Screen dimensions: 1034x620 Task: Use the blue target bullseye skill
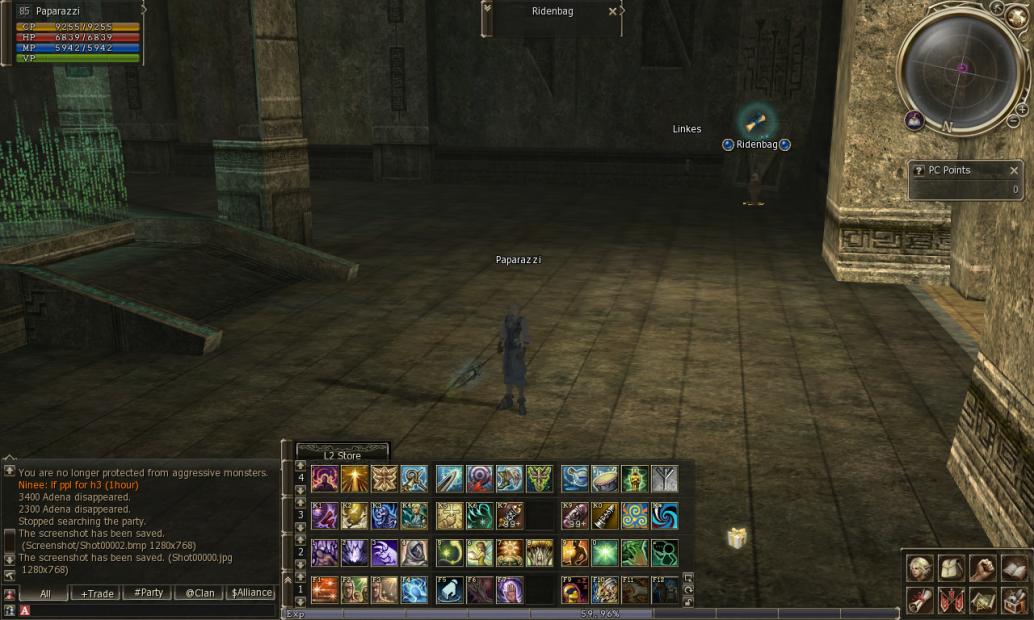click(479, 479)
